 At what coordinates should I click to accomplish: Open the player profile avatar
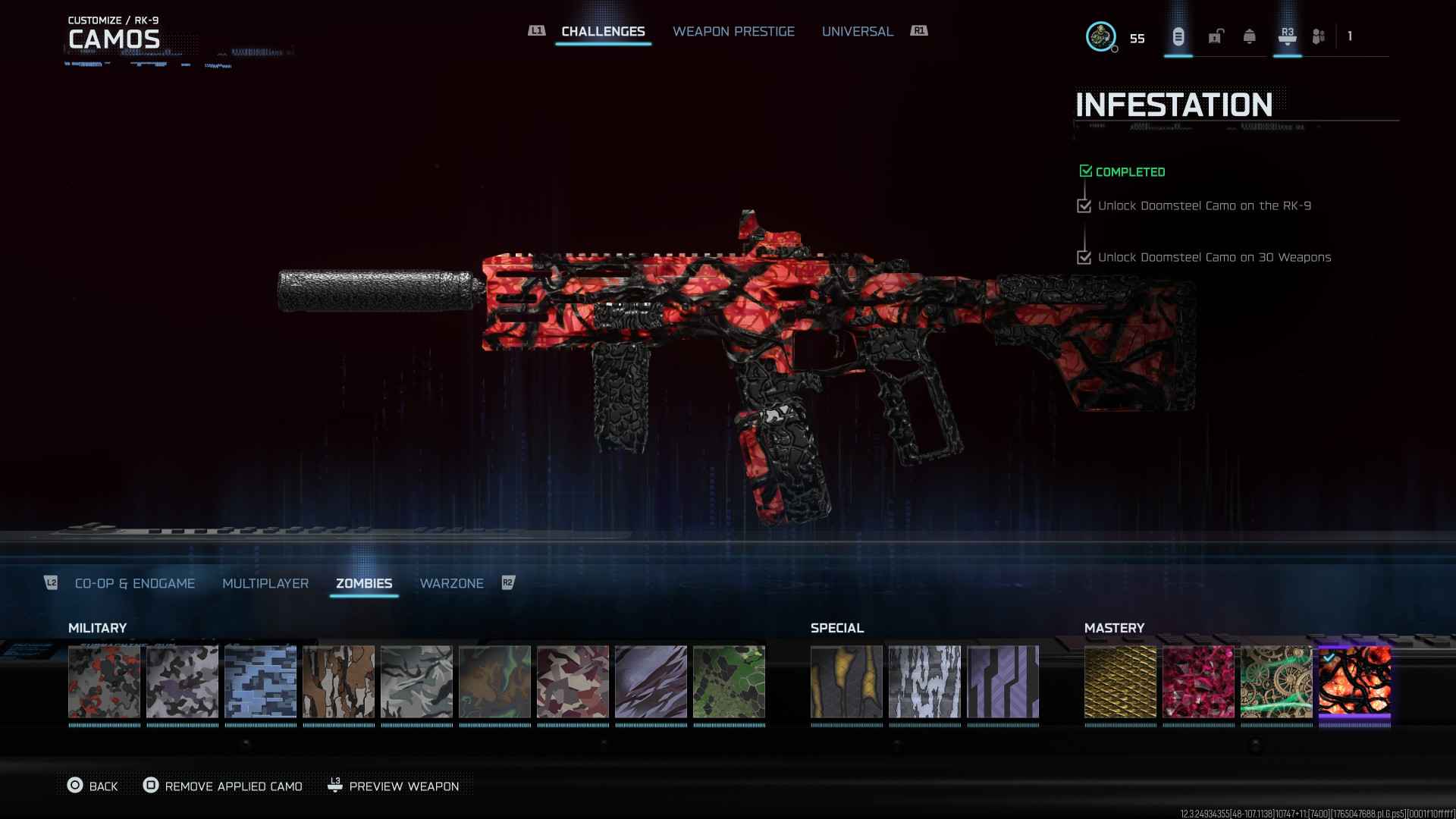(x=1100, y=36)
